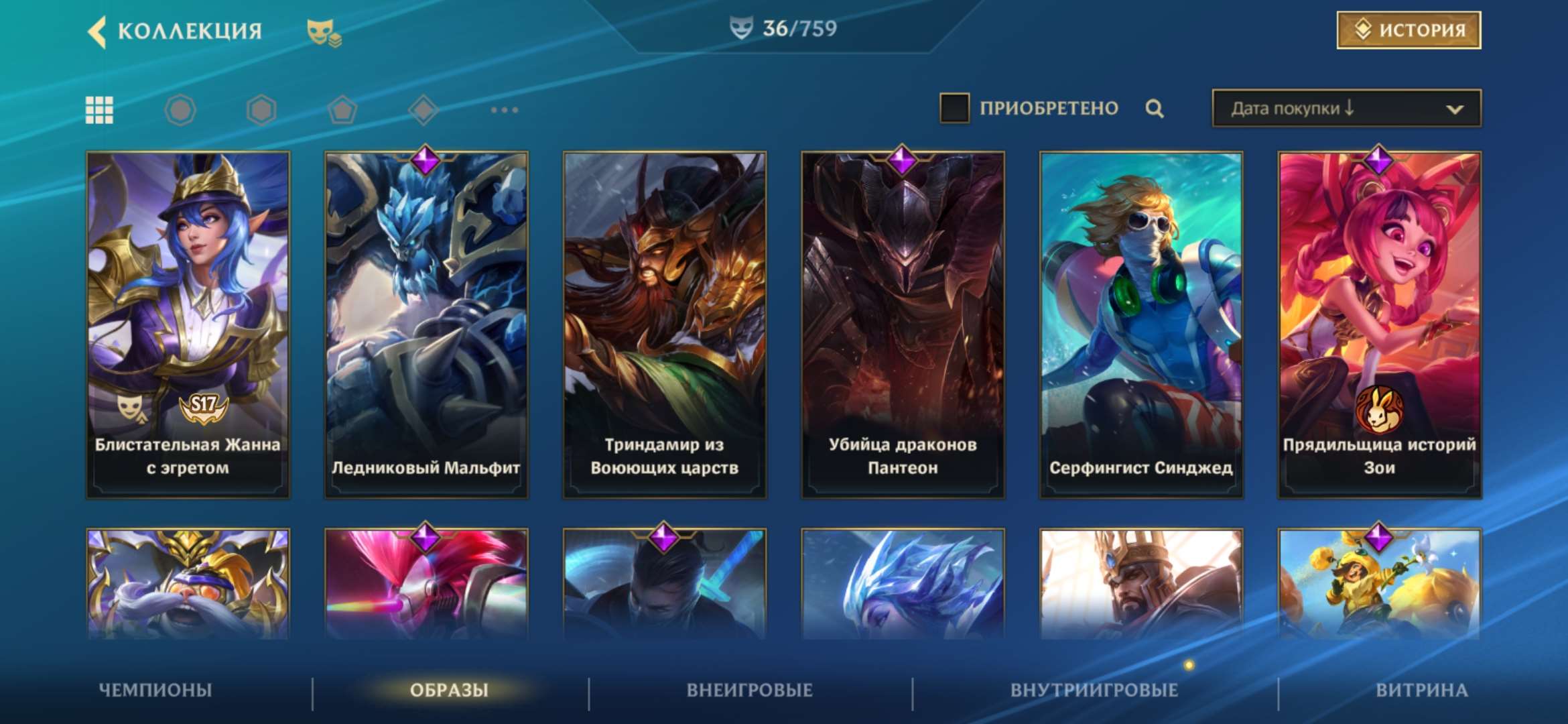Toggle the octagon rarity filter
Image resolution: width=1568 pixels, height=724 pixels.
coord(181,109)
